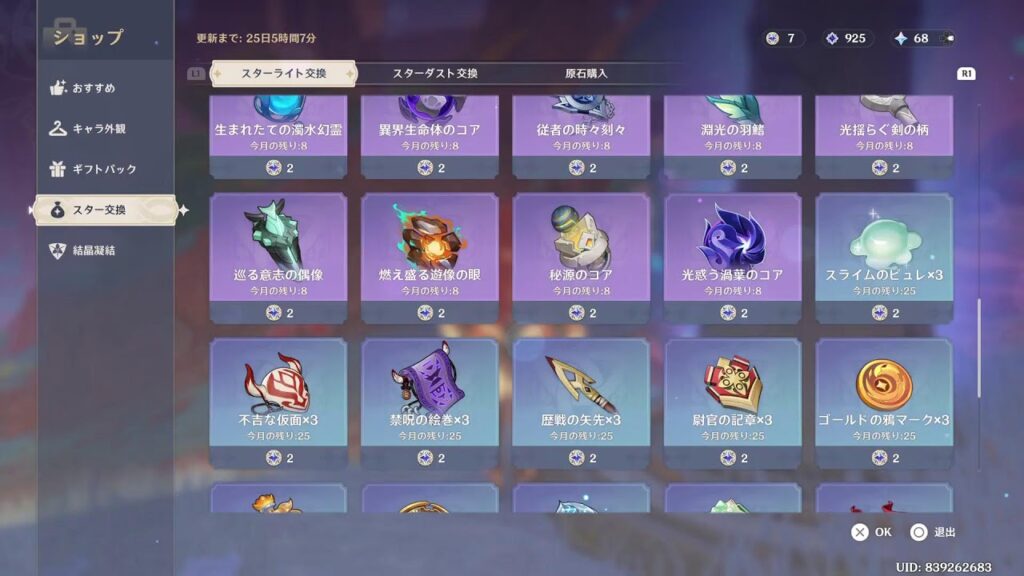Image resolution: width=1024 pixels, height=576 pixels.
Task: Switch to the スターダスト交換 tab
Action: (435, 73)
